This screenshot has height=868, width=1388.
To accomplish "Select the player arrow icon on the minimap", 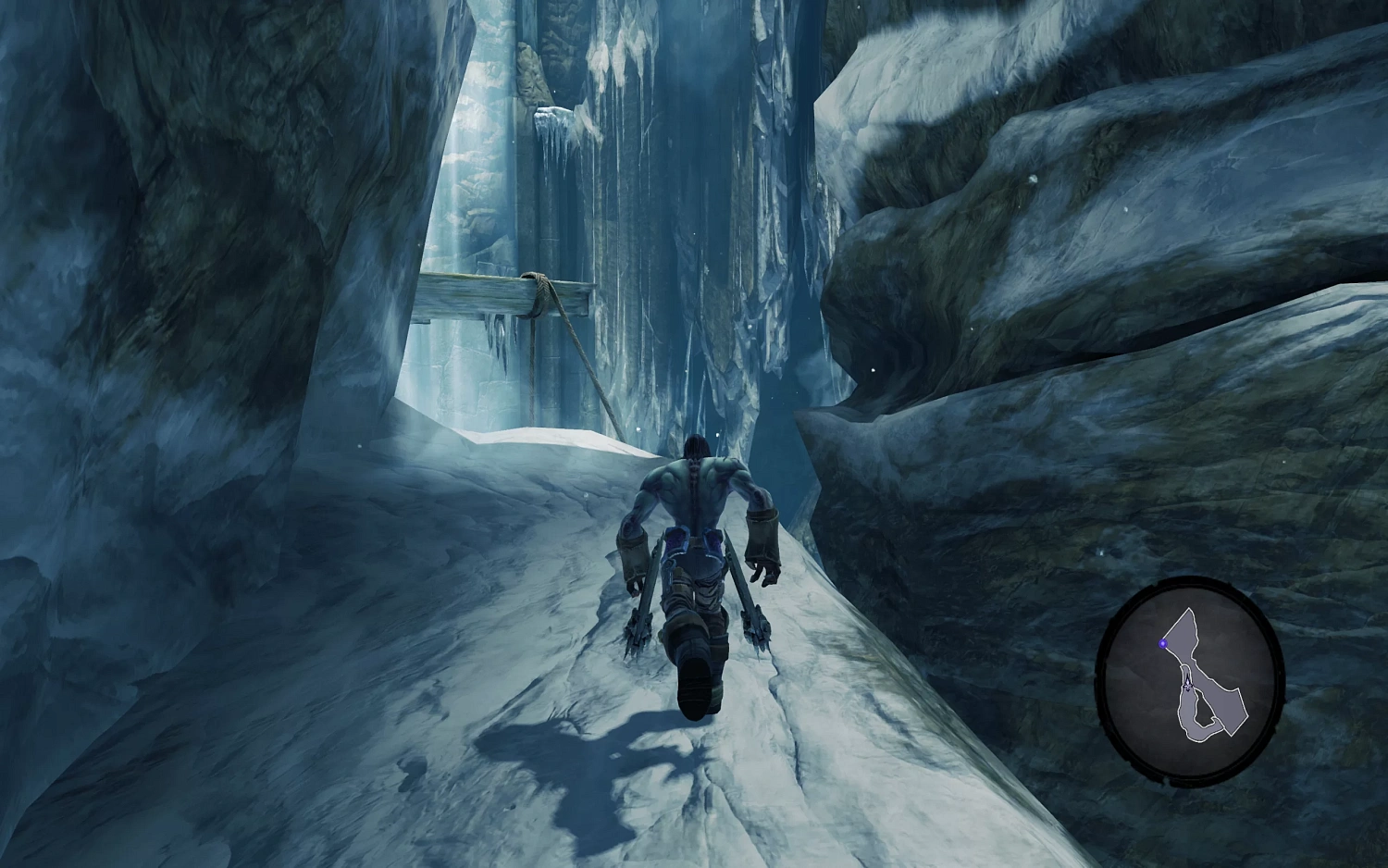I will [1187, 685].
